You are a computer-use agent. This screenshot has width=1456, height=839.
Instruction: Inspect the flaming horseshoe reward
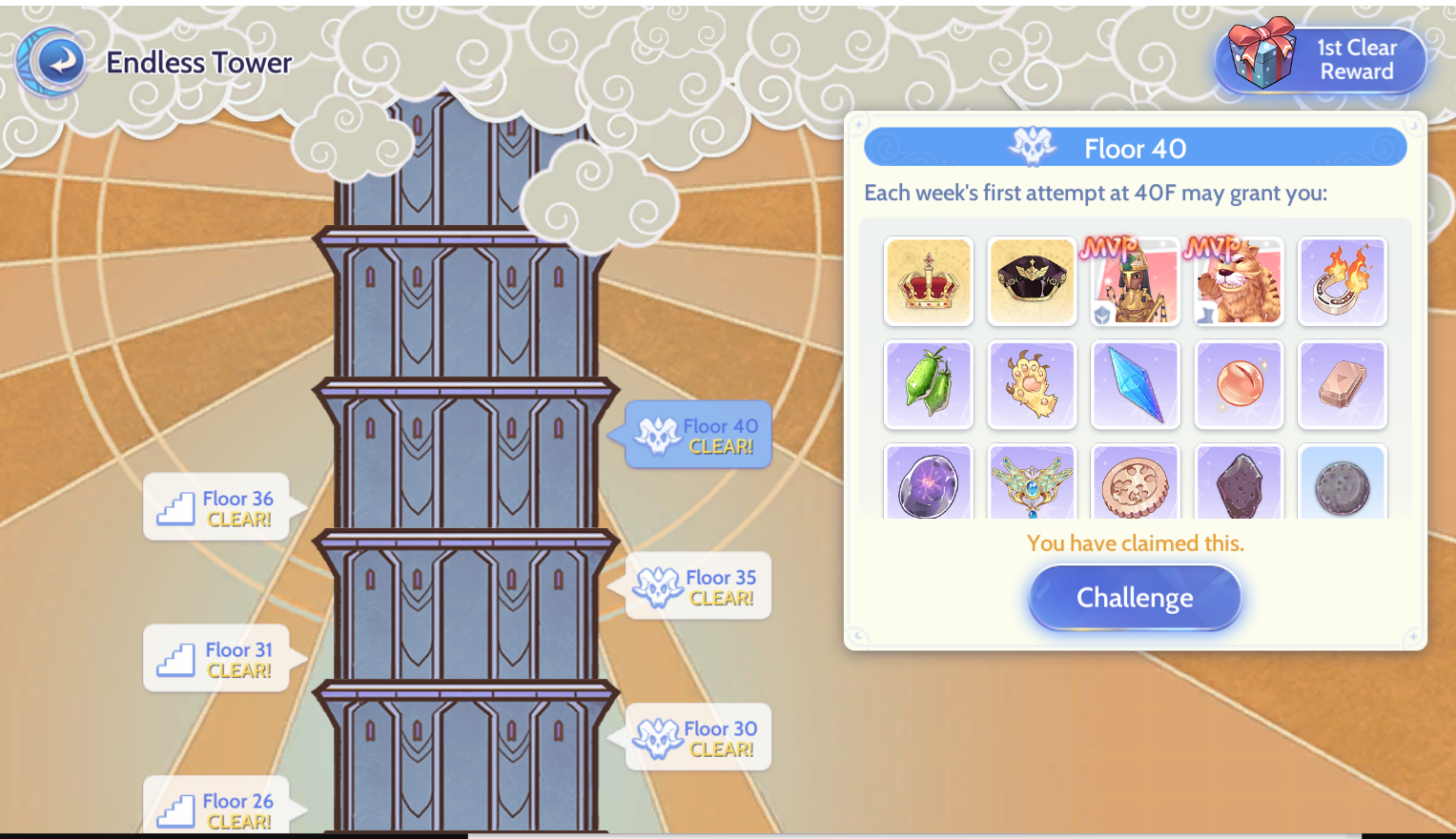tap(1342, 281)
